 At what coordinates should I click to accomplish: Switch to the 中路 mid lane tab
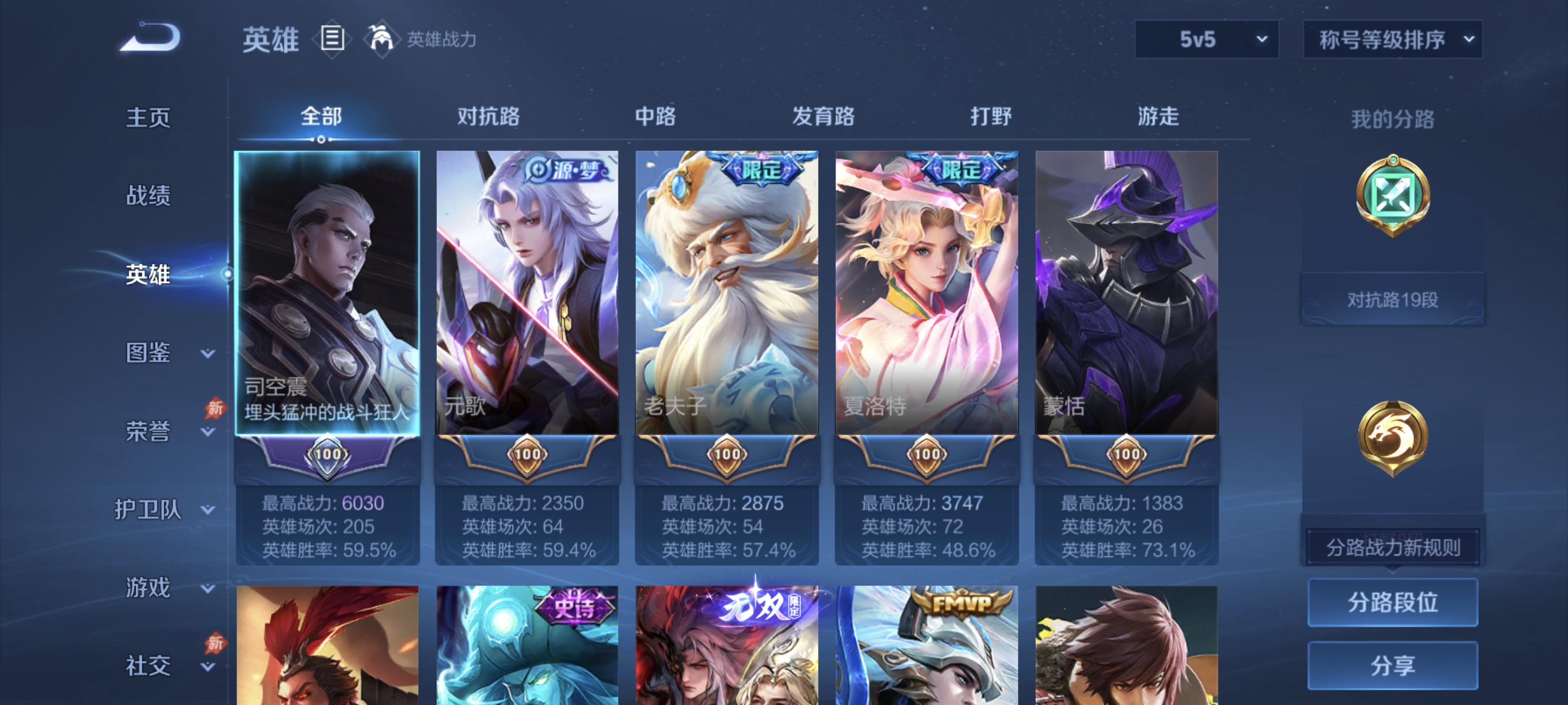tap(655, 117)
